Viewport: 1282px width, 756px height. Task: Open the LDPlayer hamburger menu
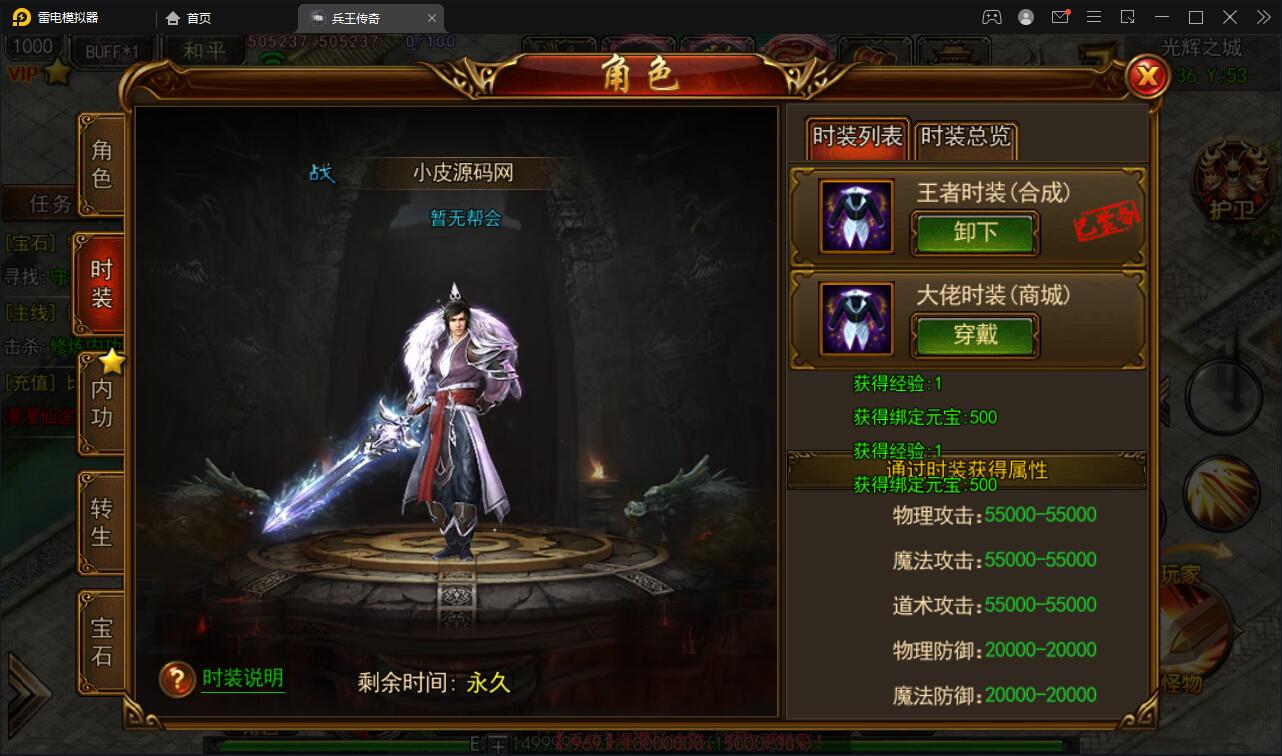tap(1093, 17)
